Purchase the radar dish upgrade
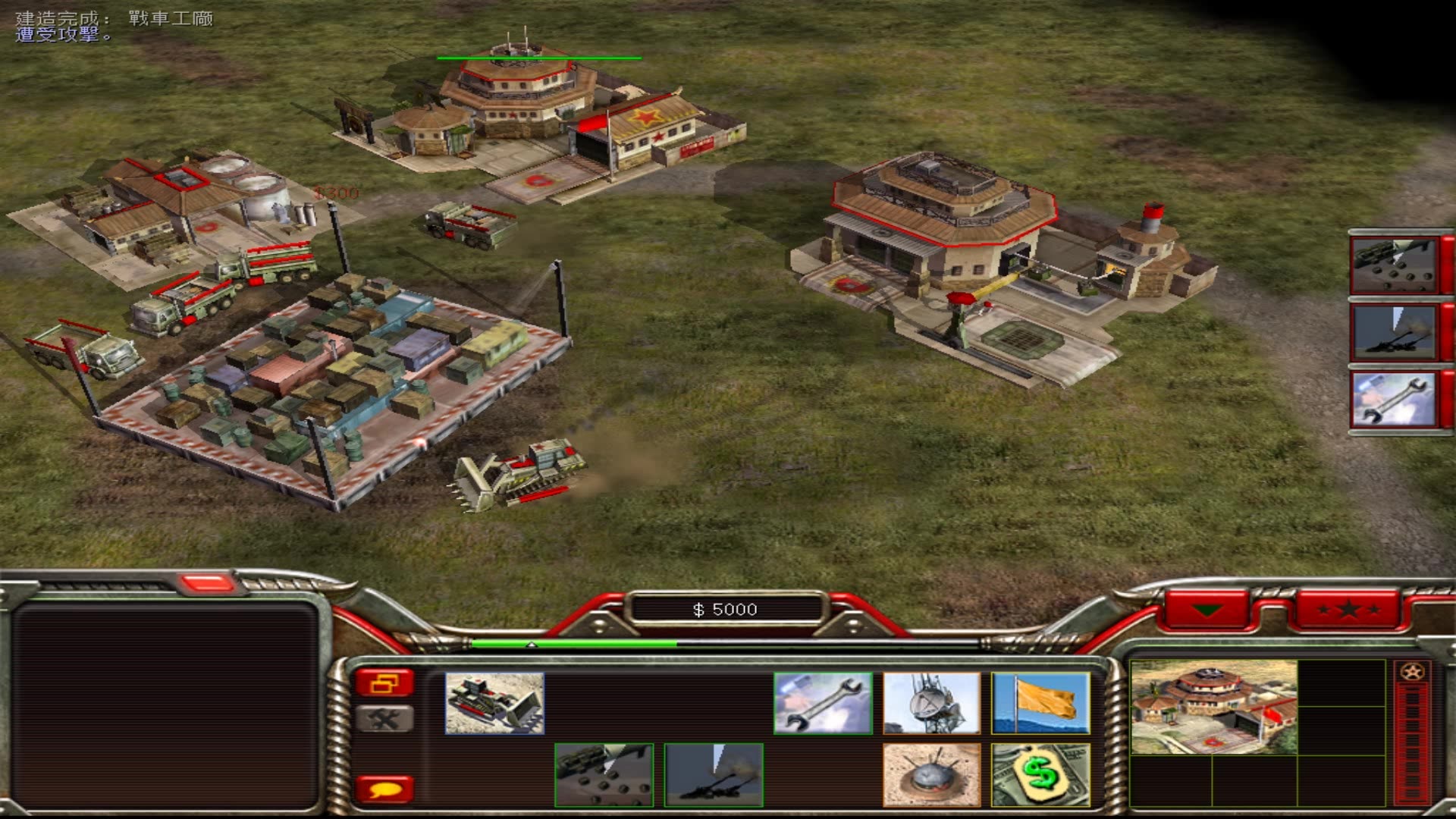 click(x=932, y=703)
